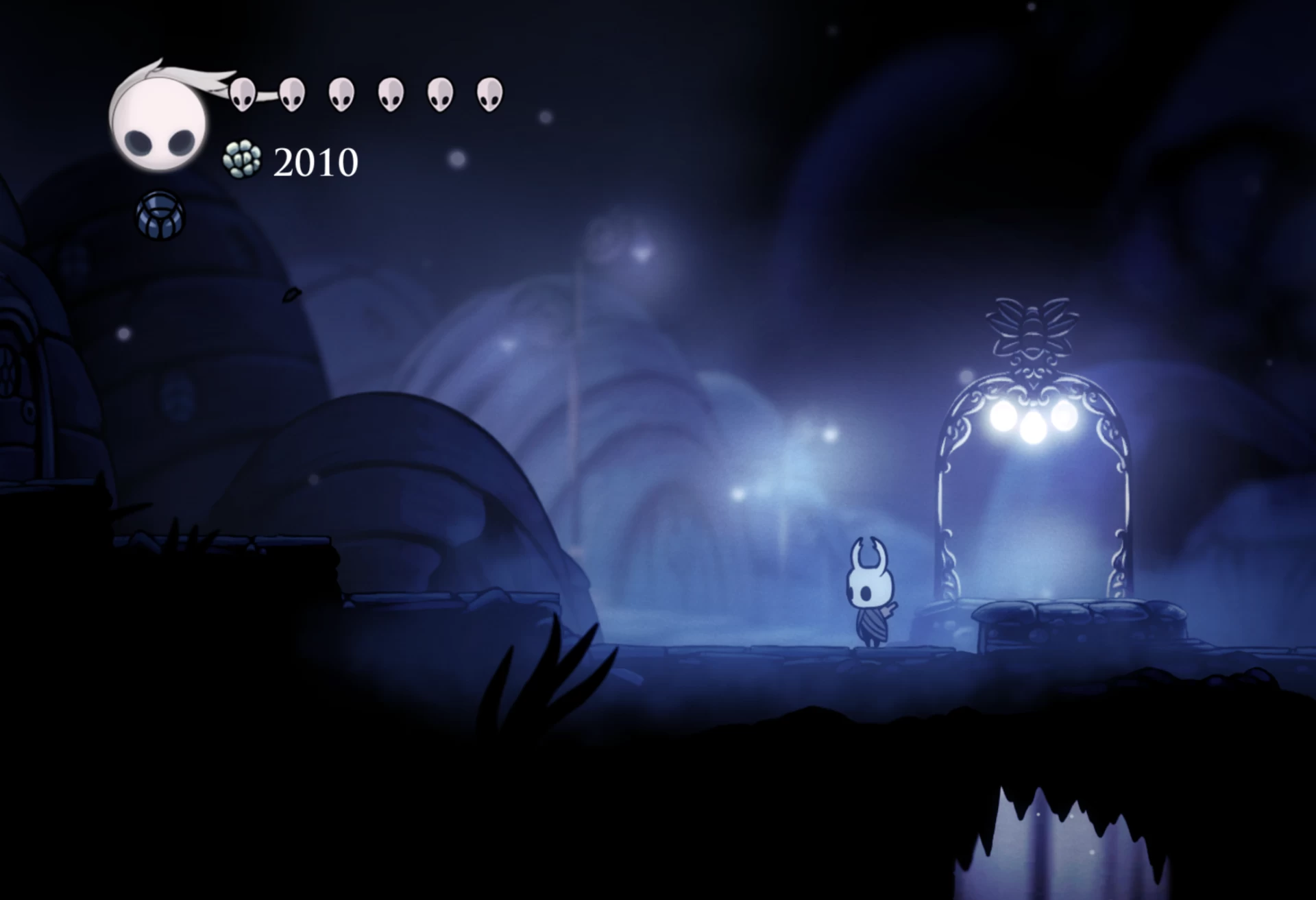Click the full Soul Vessel orb
Screen dimensions: 1316x900
point(158,123)
